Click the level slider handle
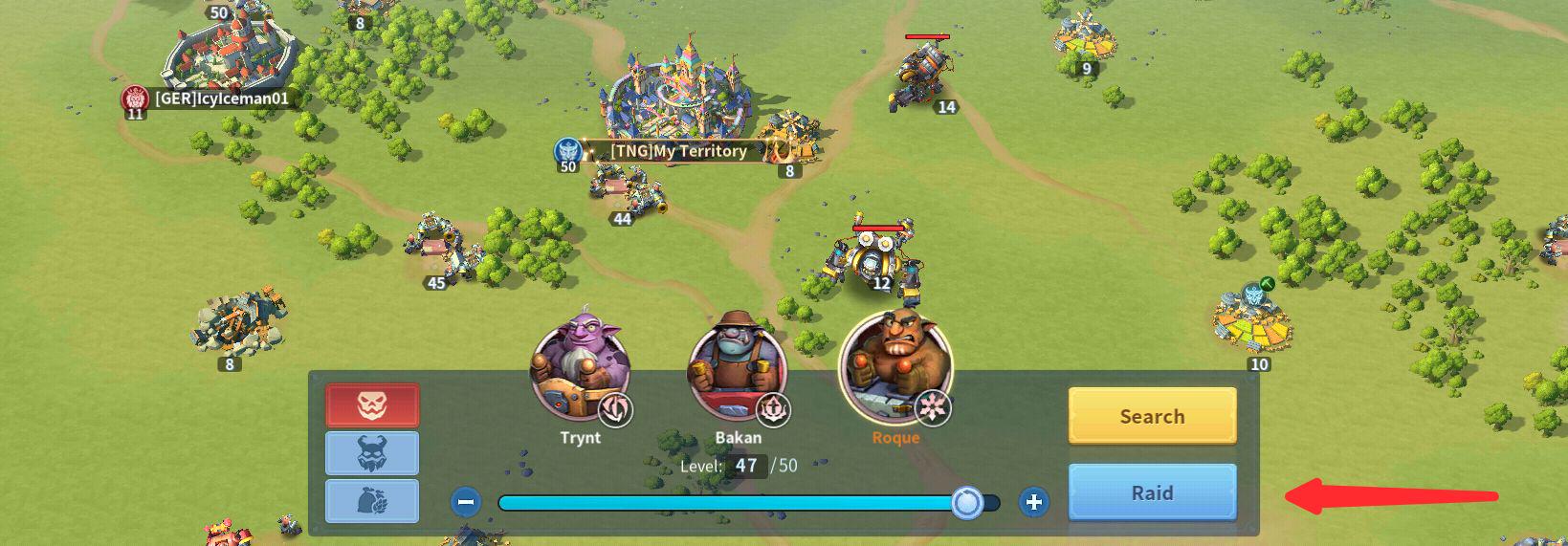Image resolution: width=1568 pixels, height=546 pixels. click(x=967, y=503)
